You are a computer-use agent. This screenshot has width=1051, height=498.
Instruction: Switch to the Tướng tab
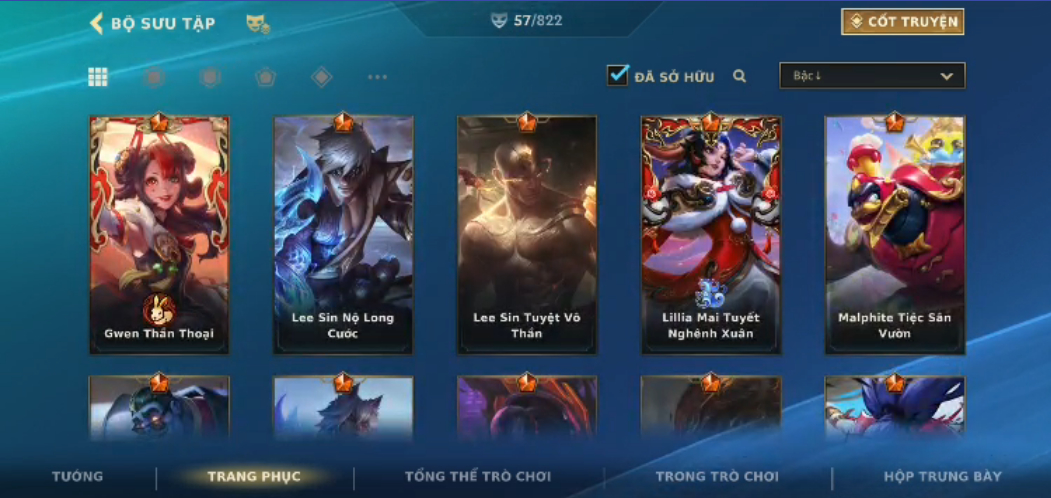(x=77, y=476)
